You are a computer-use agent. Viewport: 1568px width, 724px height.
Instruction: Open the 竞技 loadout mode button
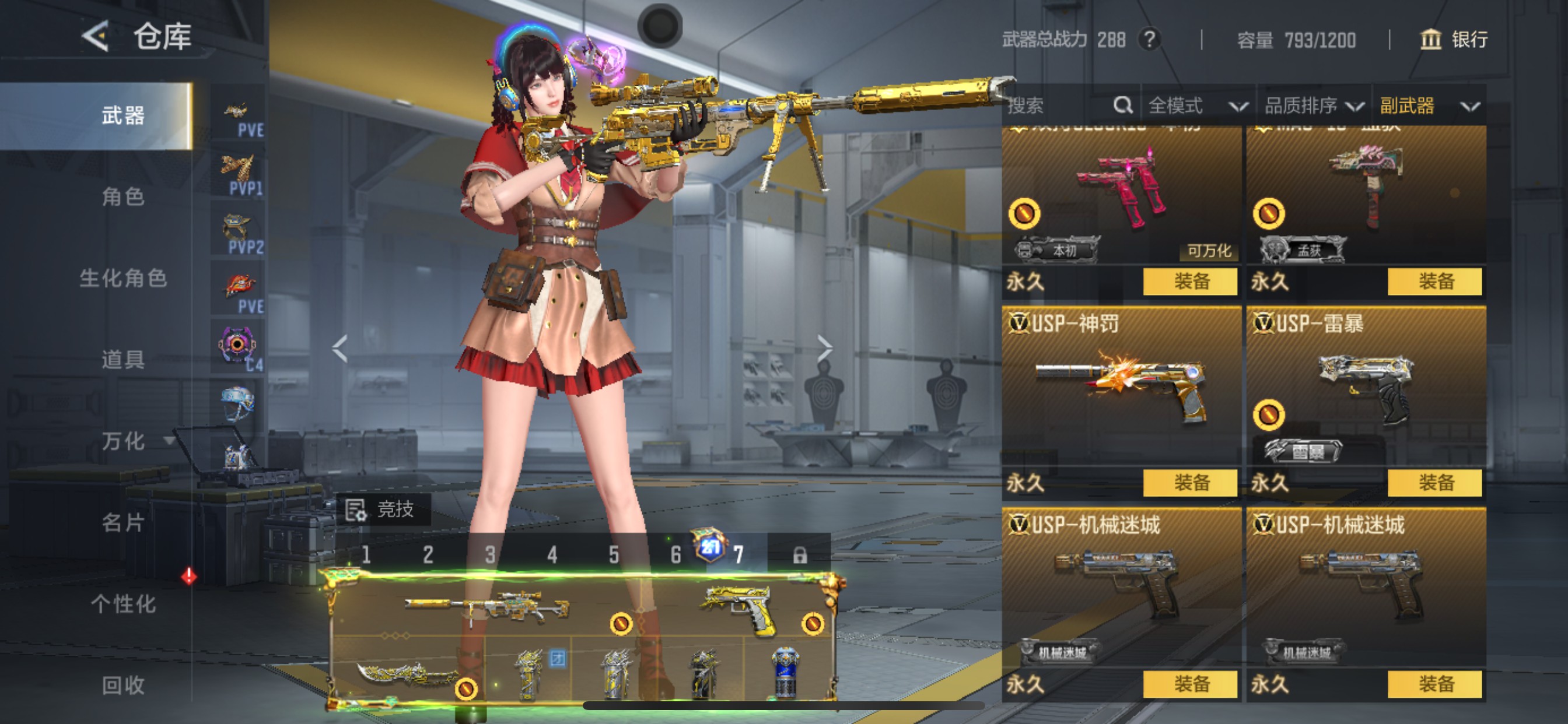point(383,509)
